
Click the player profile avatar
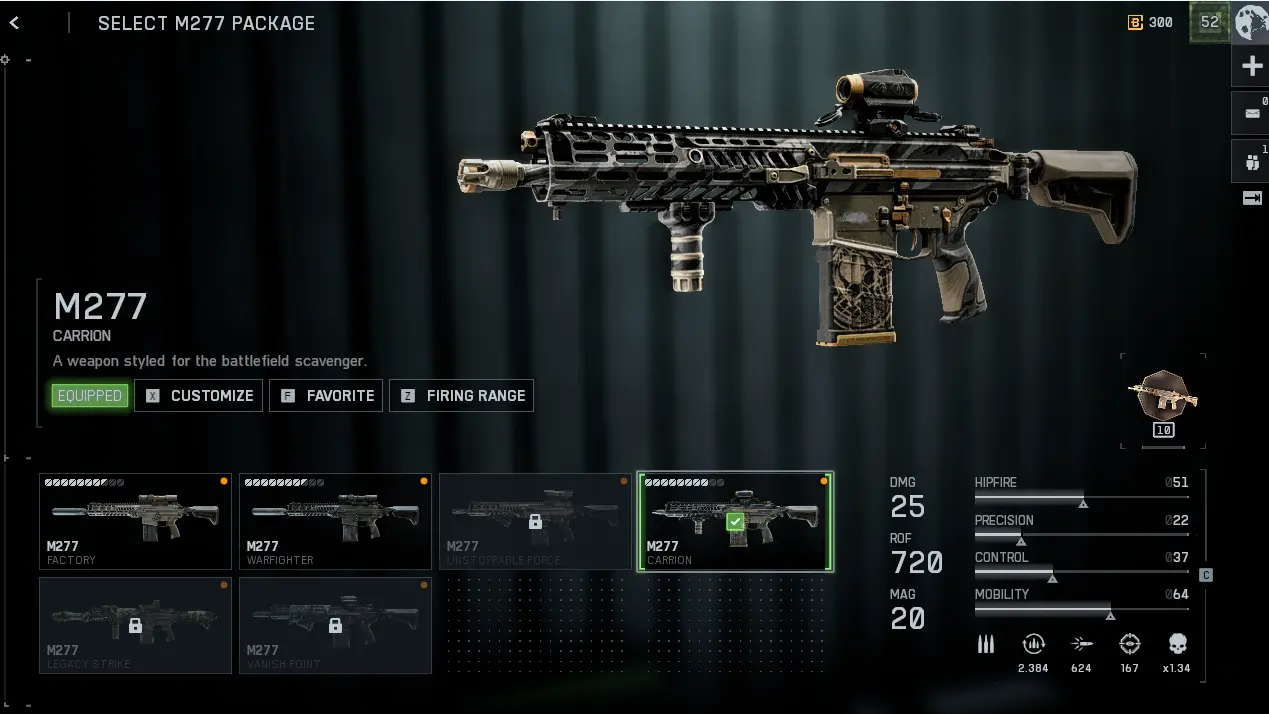point(1251,22)
